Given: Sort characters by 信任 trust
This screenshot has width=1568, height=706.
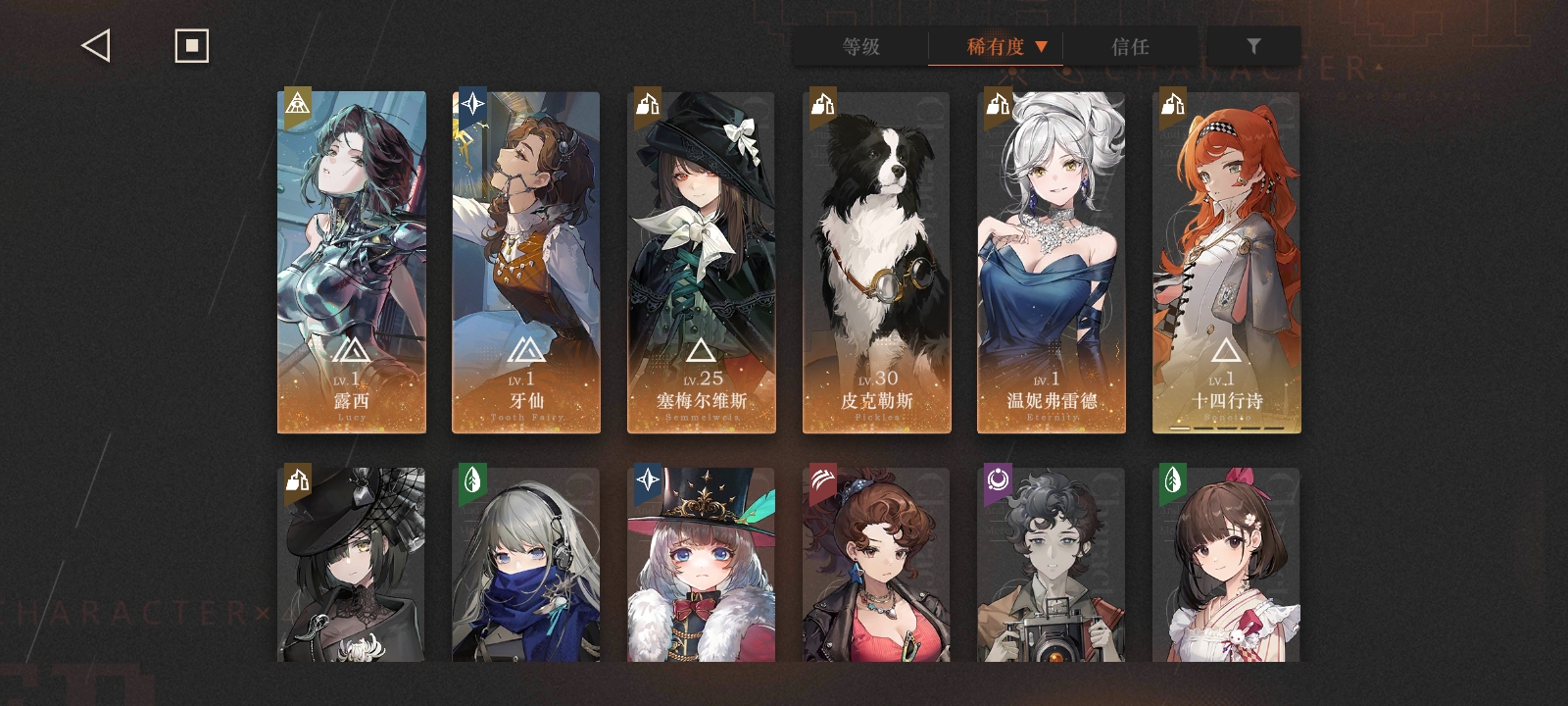Looking at the screenshot, I should (1130, 46).
